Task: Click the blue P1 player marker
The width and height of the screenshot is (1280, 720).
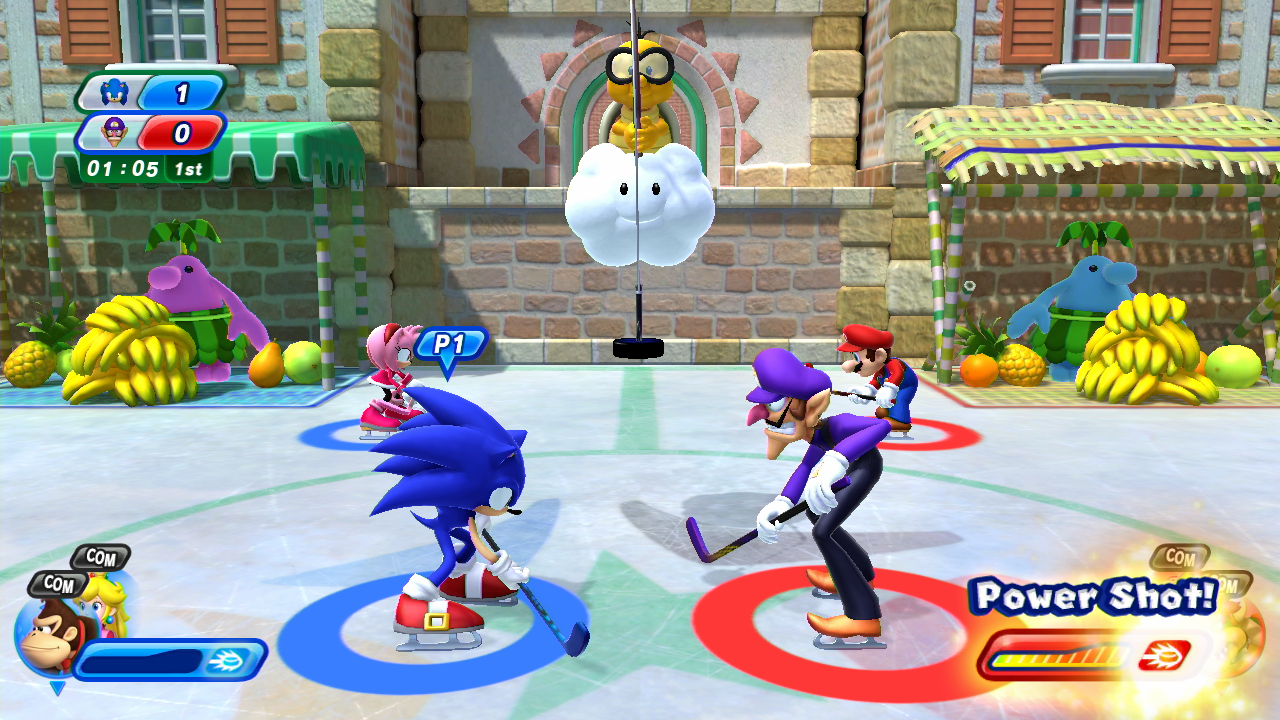Action: tap(450, 346)
